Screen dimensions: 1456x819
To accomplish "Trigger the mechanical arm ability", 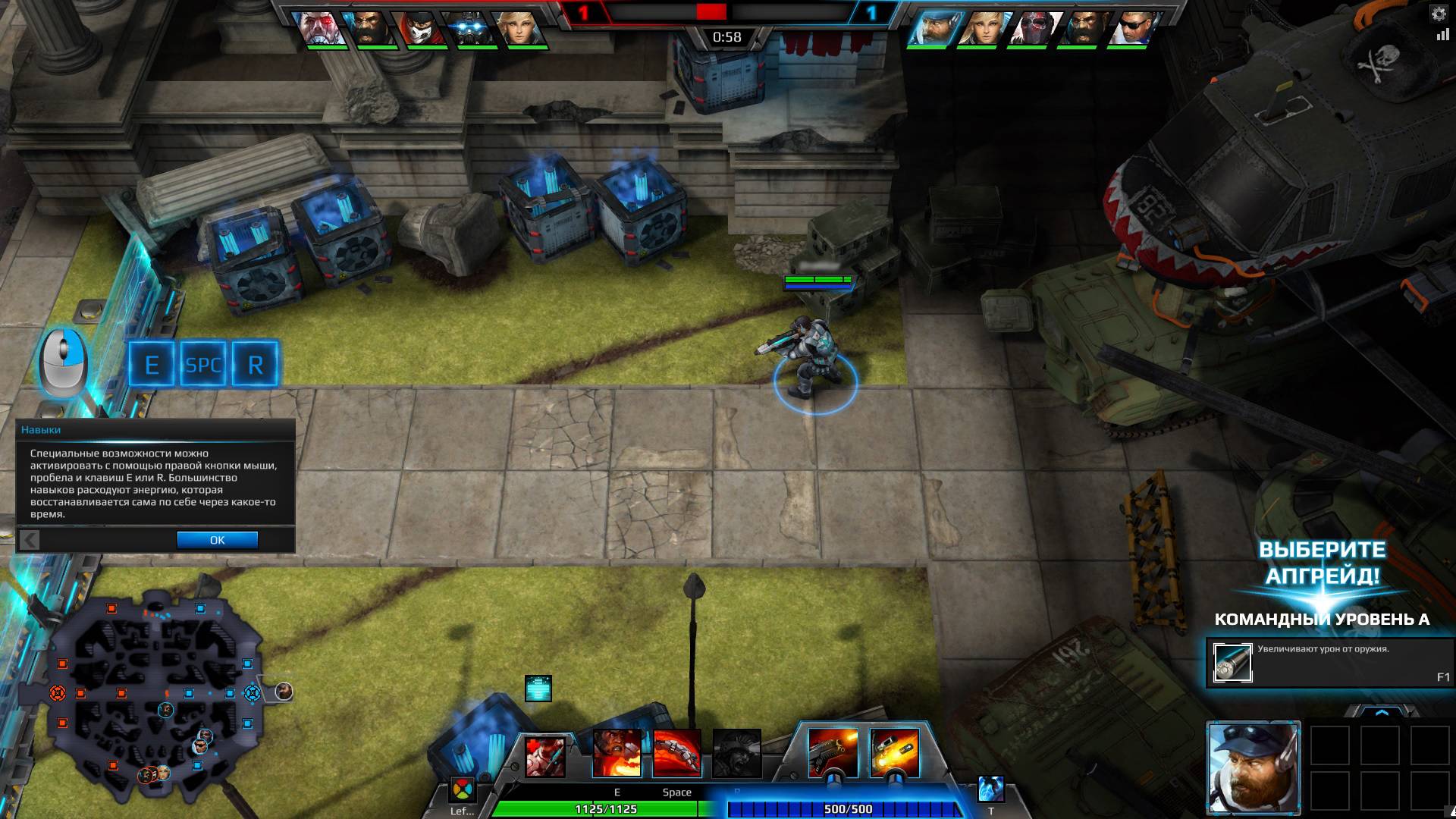I will click(676, 753).
